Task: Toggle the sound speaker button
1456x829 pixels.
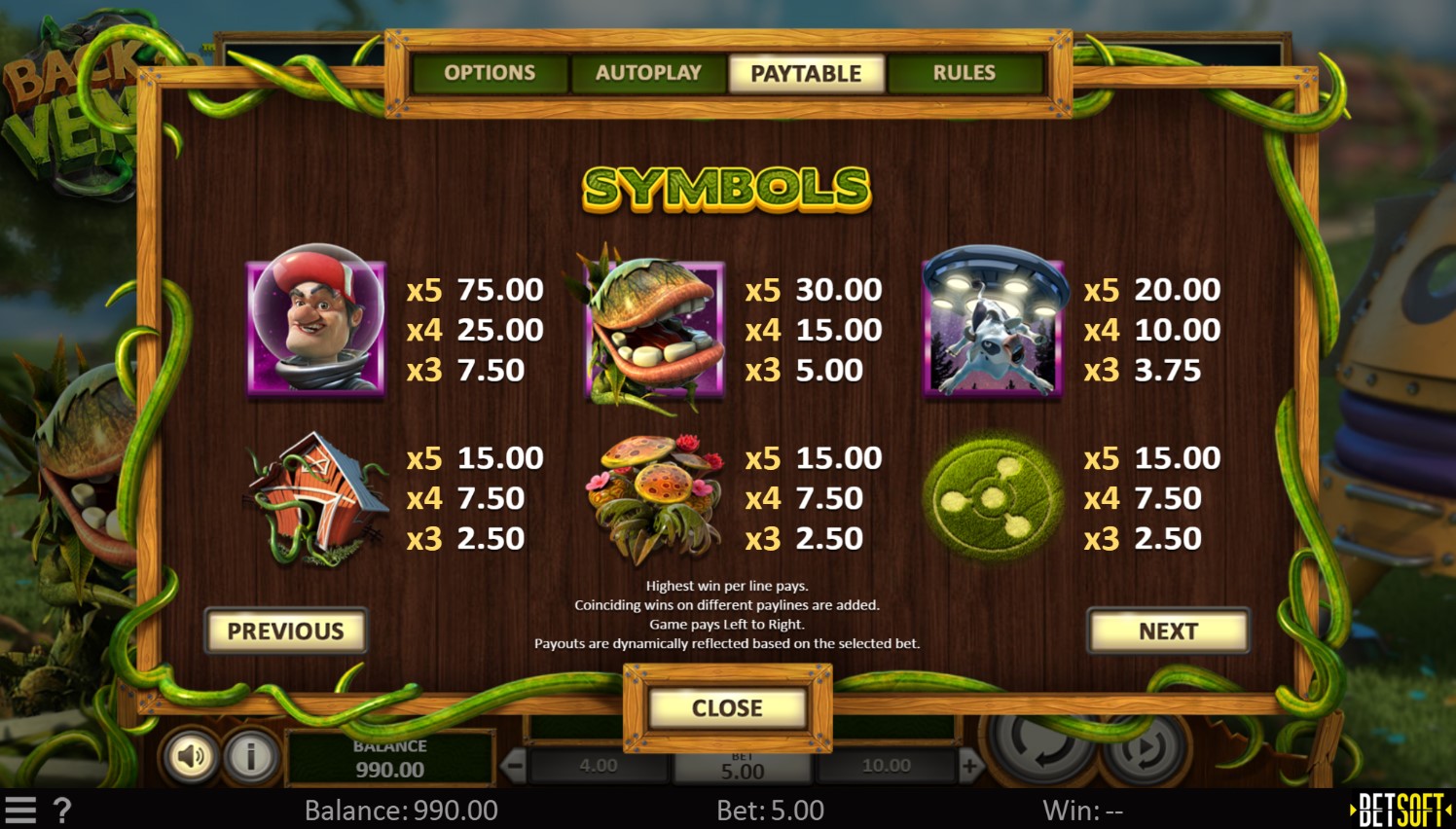Action: point(191,756)
